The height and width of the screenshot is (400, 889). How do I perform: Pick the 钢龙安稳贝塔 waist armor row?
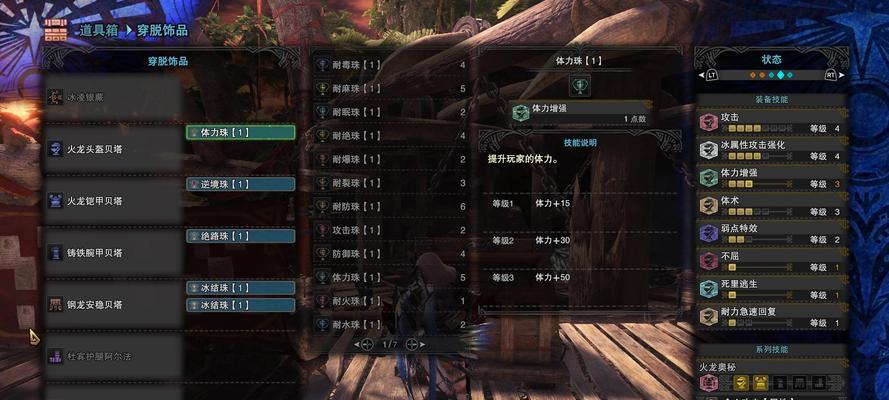click(x=112, y=304)
